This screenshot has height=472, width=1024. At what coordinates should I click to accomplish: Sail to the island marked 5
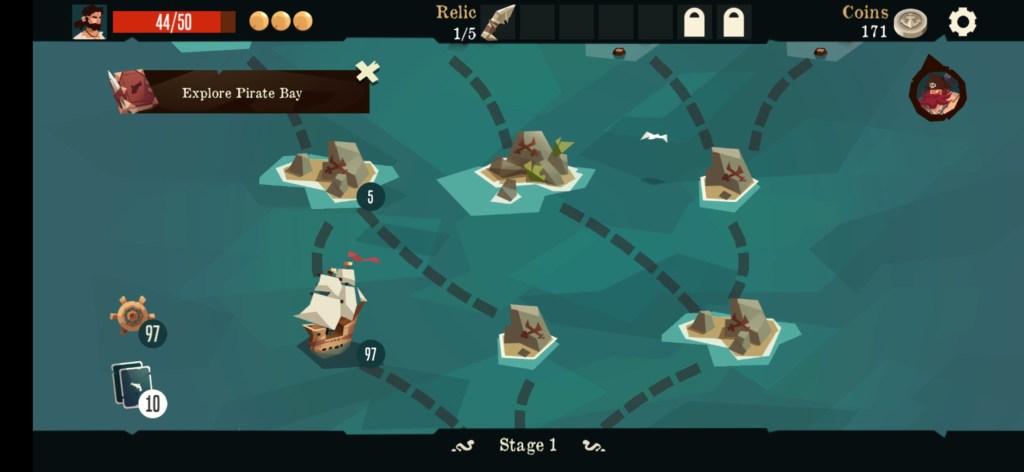[x=330, y=168]
